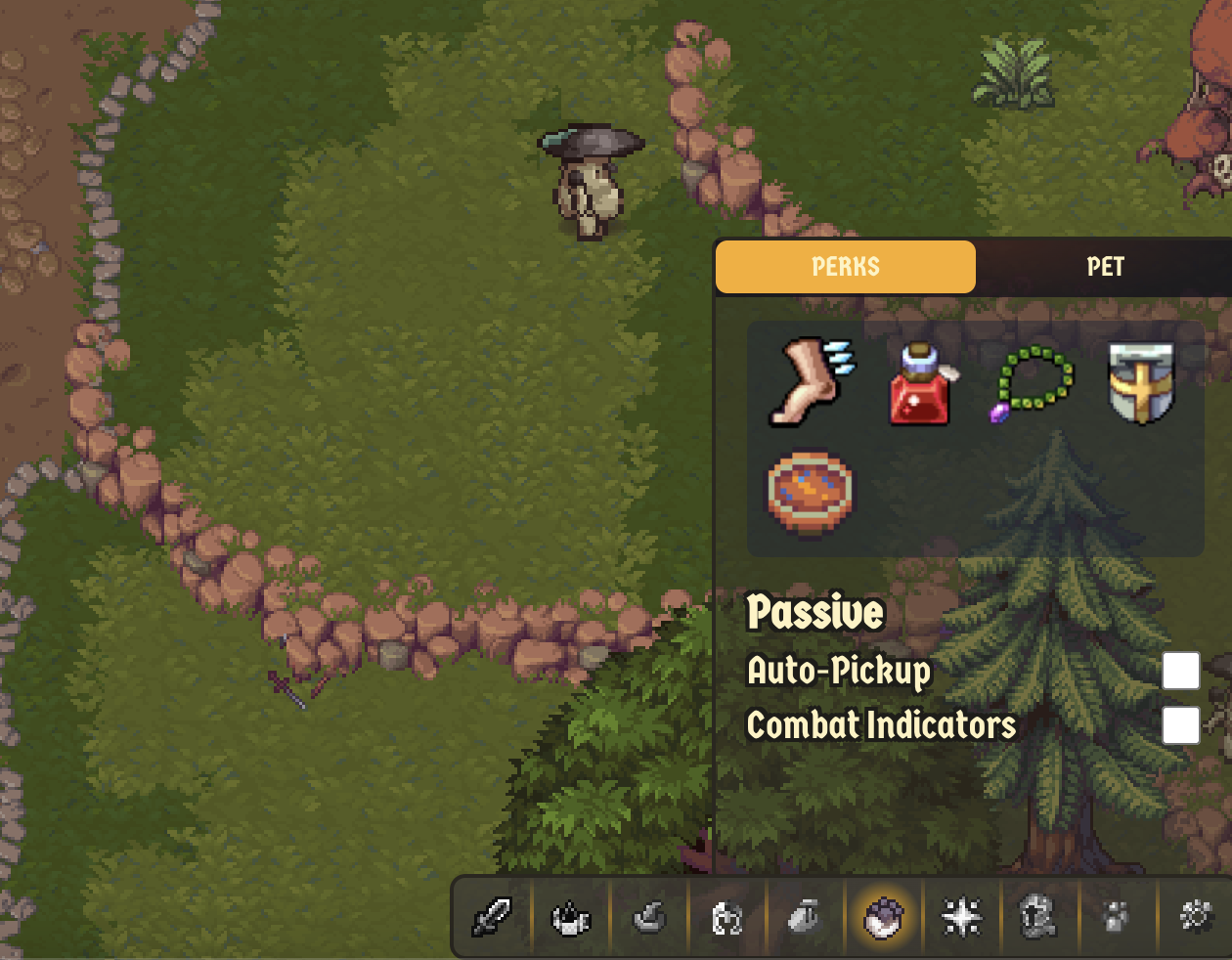The image size is (1232, 960).
Task: Click the wizard hat toolbar icon
Action: point(649,918)
